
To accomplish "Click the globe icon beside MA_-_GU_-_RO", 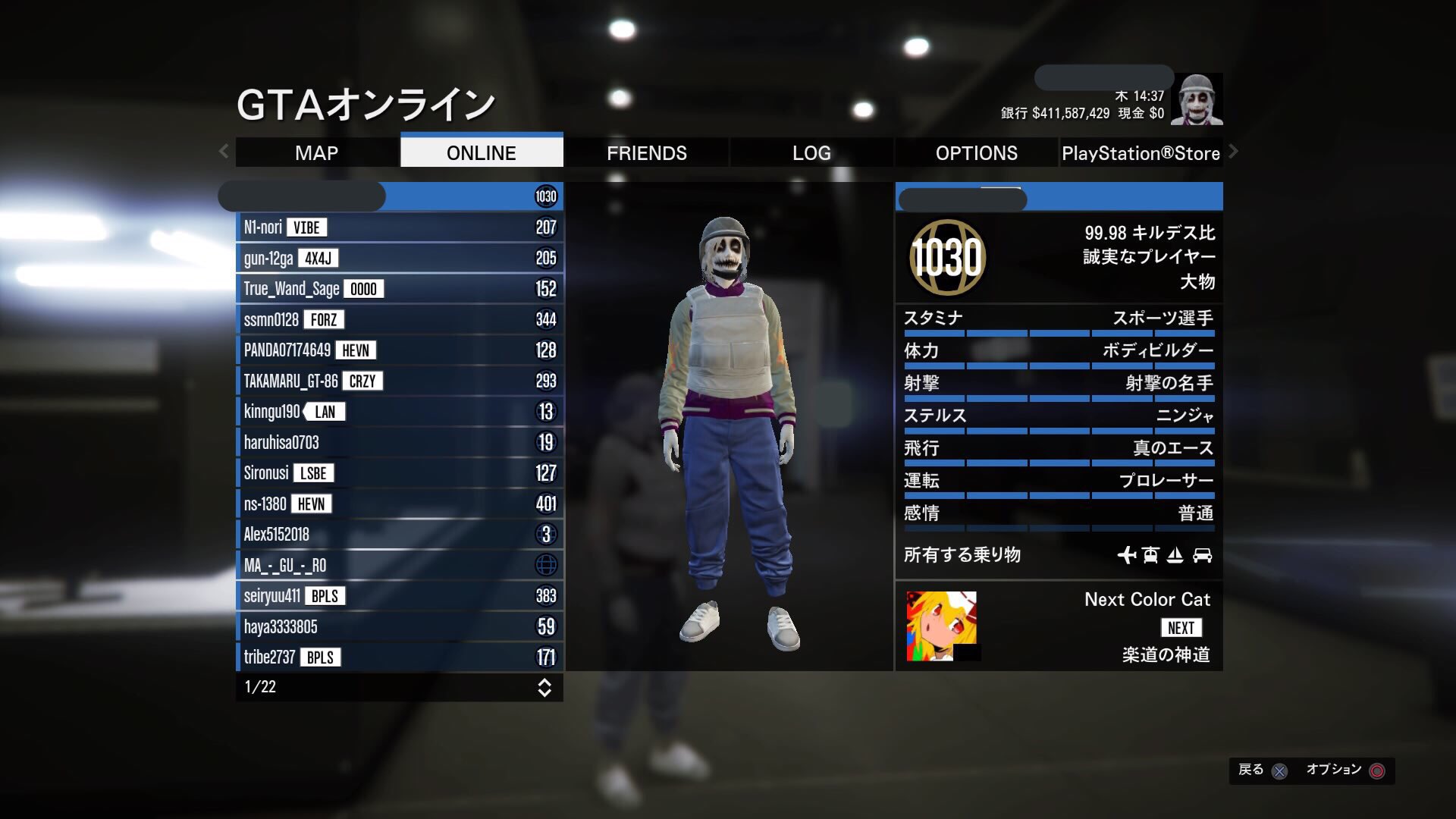I will click(x=545, y=565).
